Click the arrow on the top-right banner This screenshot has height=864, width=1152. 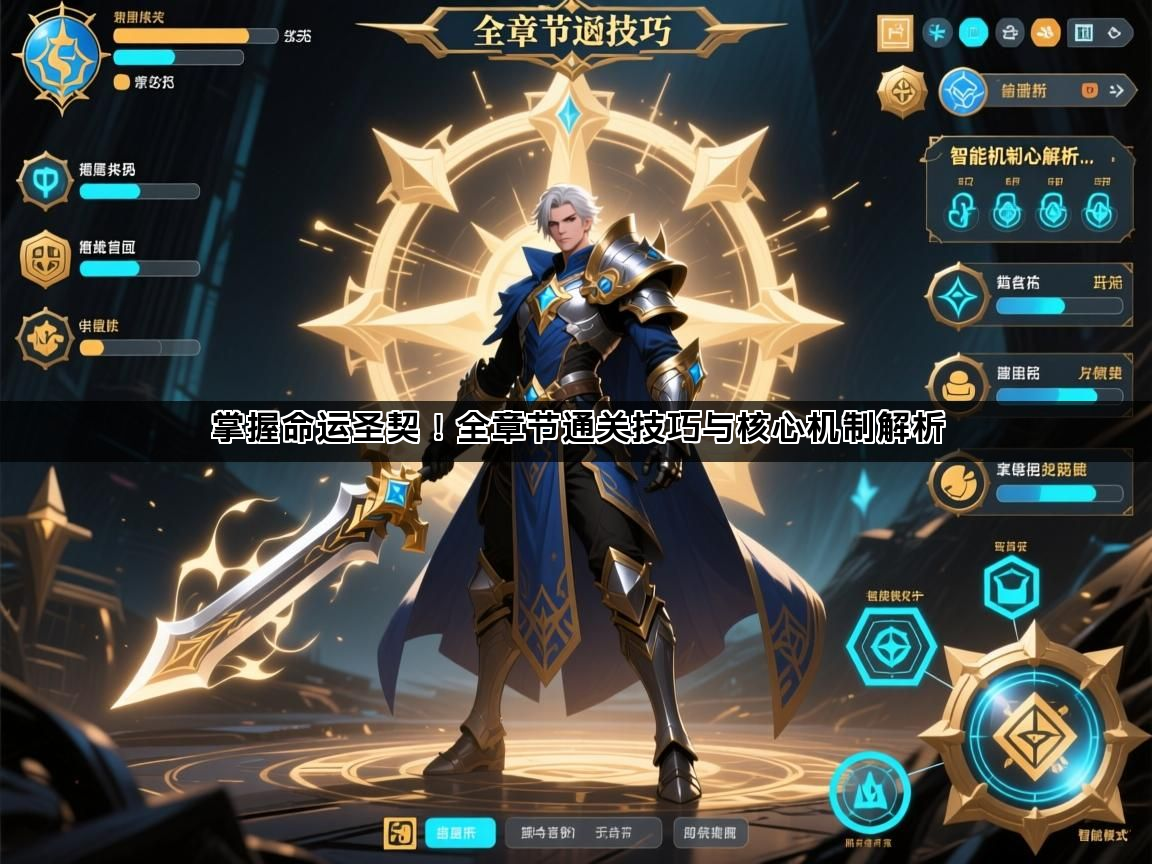tap(1118, 91)
